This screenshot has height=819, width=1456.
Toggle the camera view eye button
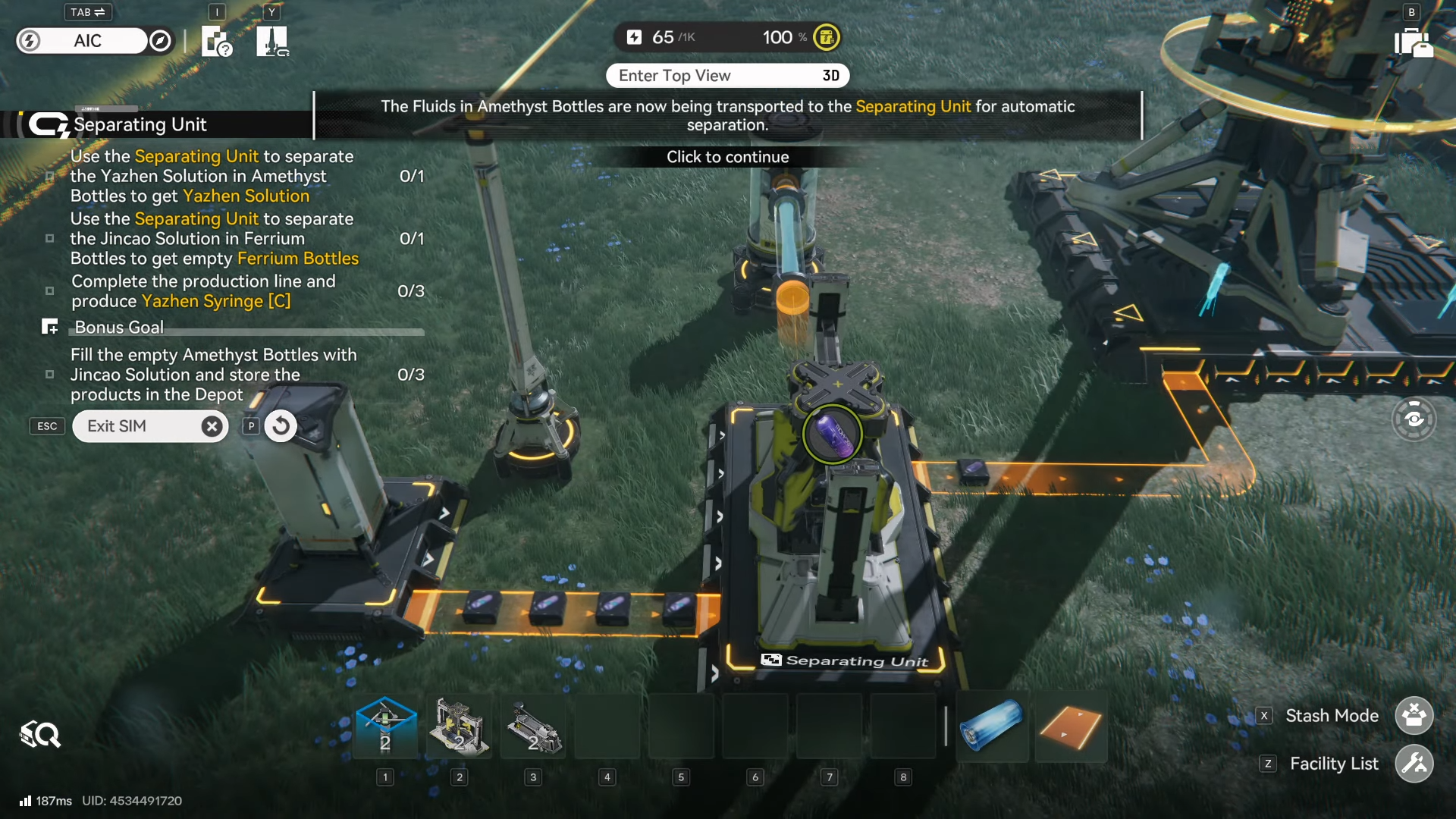coord(1414,419)
